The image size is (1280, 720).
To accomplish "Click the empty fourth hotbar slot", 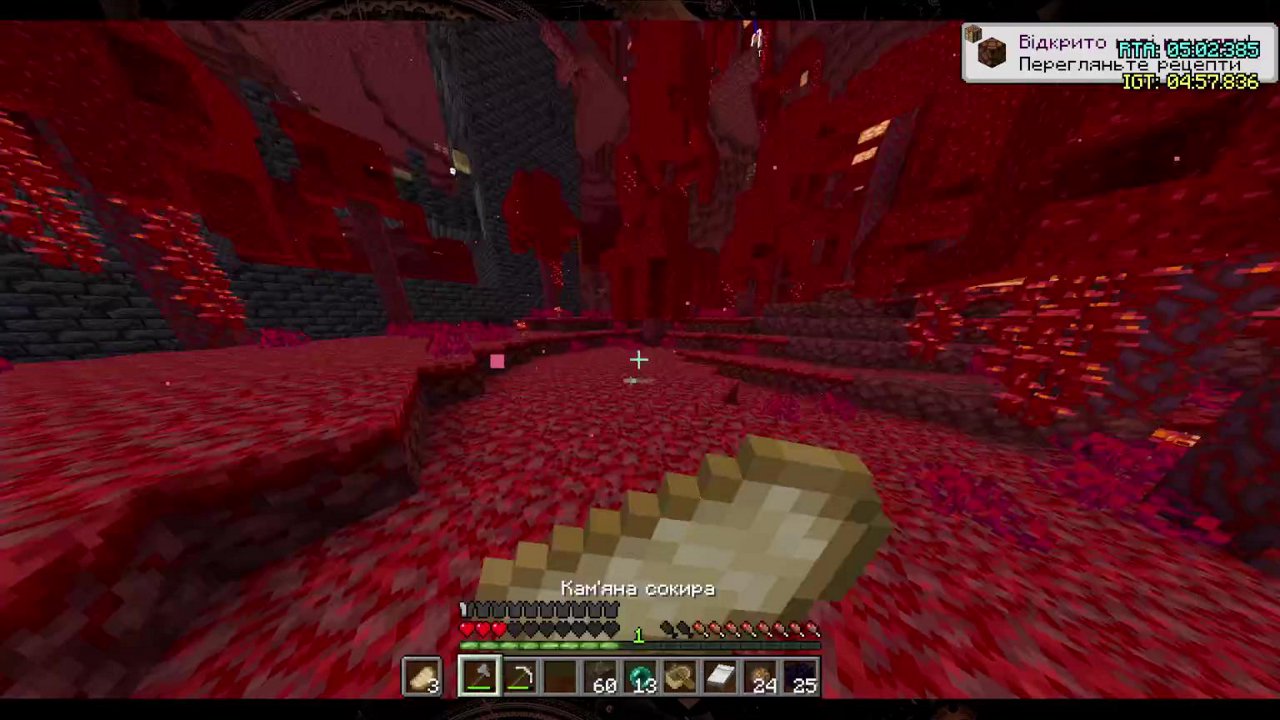I will (x=560, y=678).
